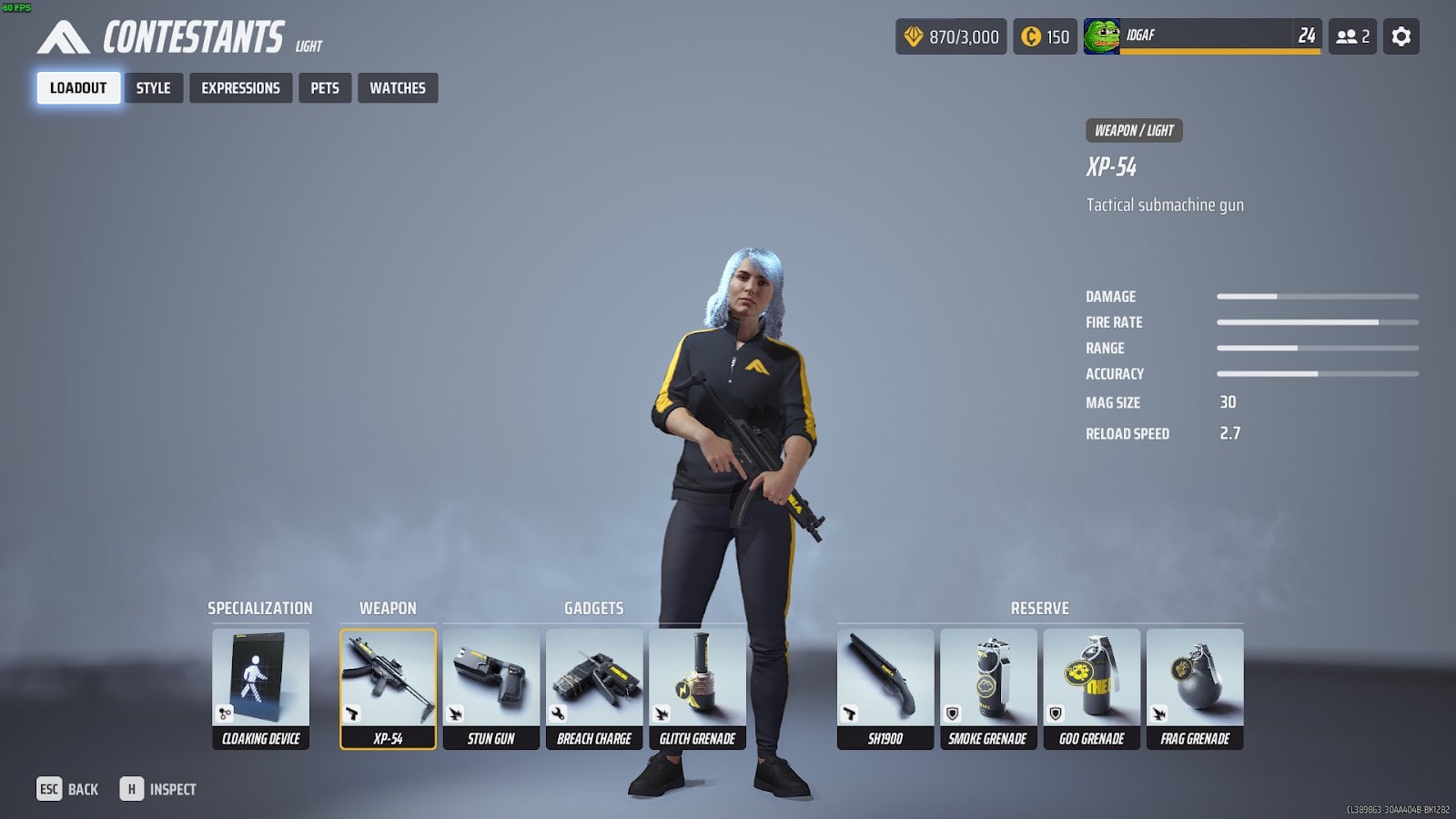Click the Frag Grenade reserve slot
Image resolution: width=1456 pixels, height=819 pixels.
1195,689
